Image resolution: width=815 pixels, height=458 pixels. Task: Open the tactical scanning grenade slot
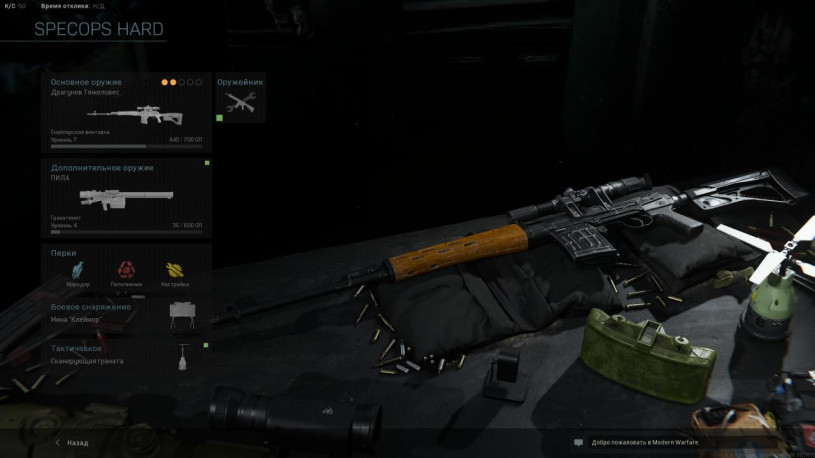(126, 356)
